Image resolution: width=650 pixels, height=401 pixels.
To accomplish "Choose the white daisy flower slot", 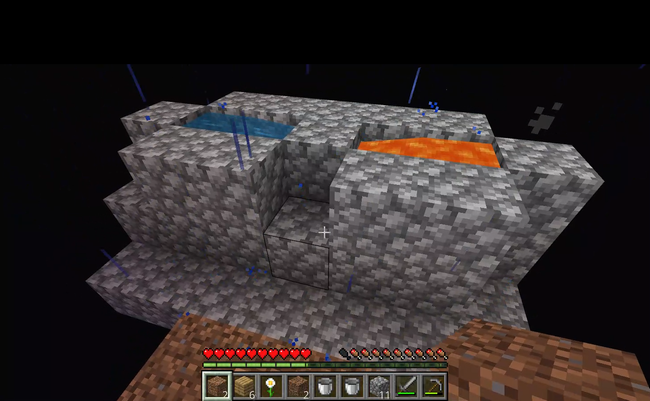I will pyautogui.click(x=271, y=385).
